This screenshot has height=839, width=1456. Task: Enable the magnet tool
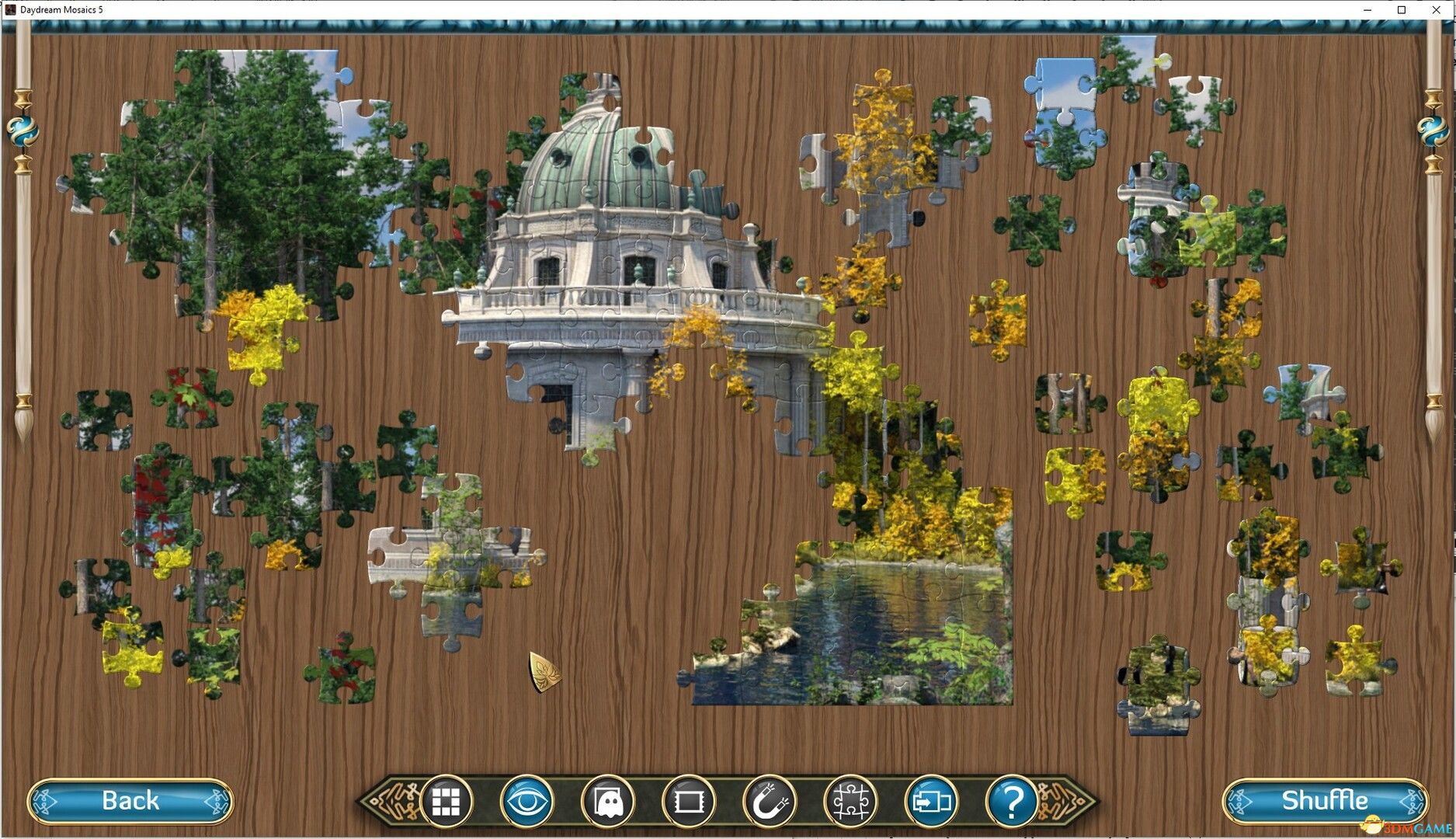(x=770, y=800)
